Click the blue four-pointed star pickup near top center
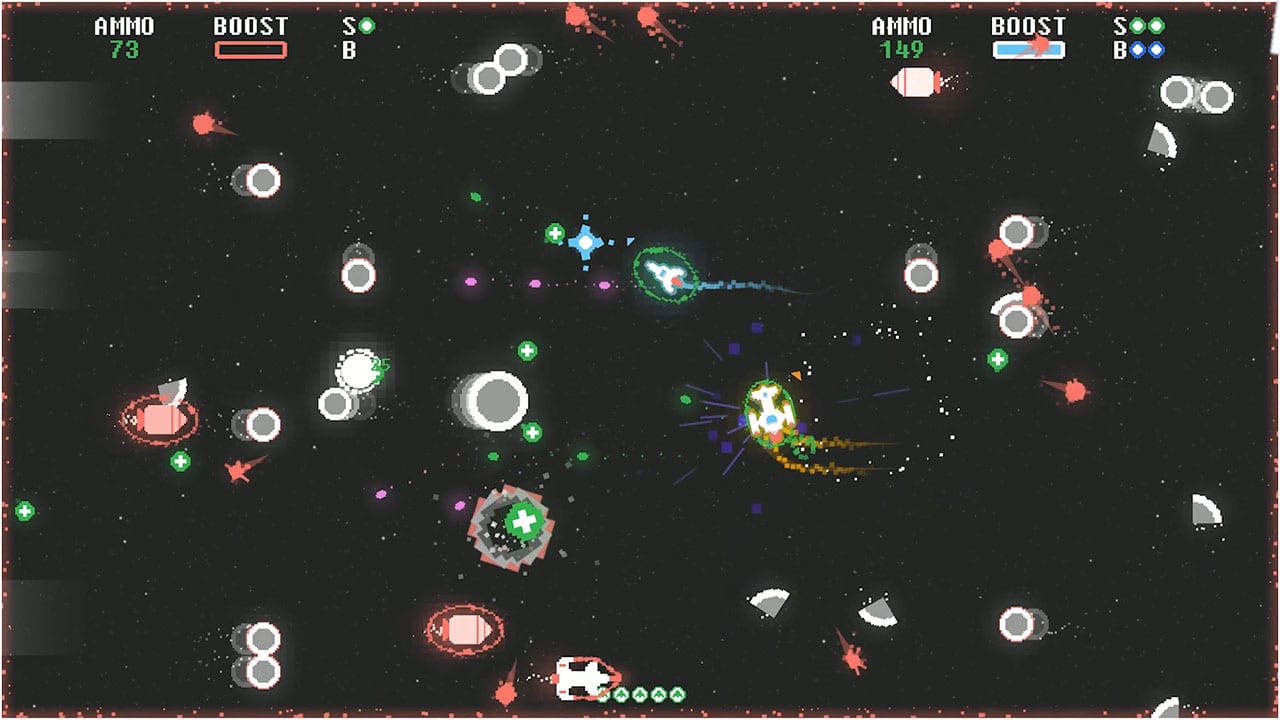 tap(583, 240)
